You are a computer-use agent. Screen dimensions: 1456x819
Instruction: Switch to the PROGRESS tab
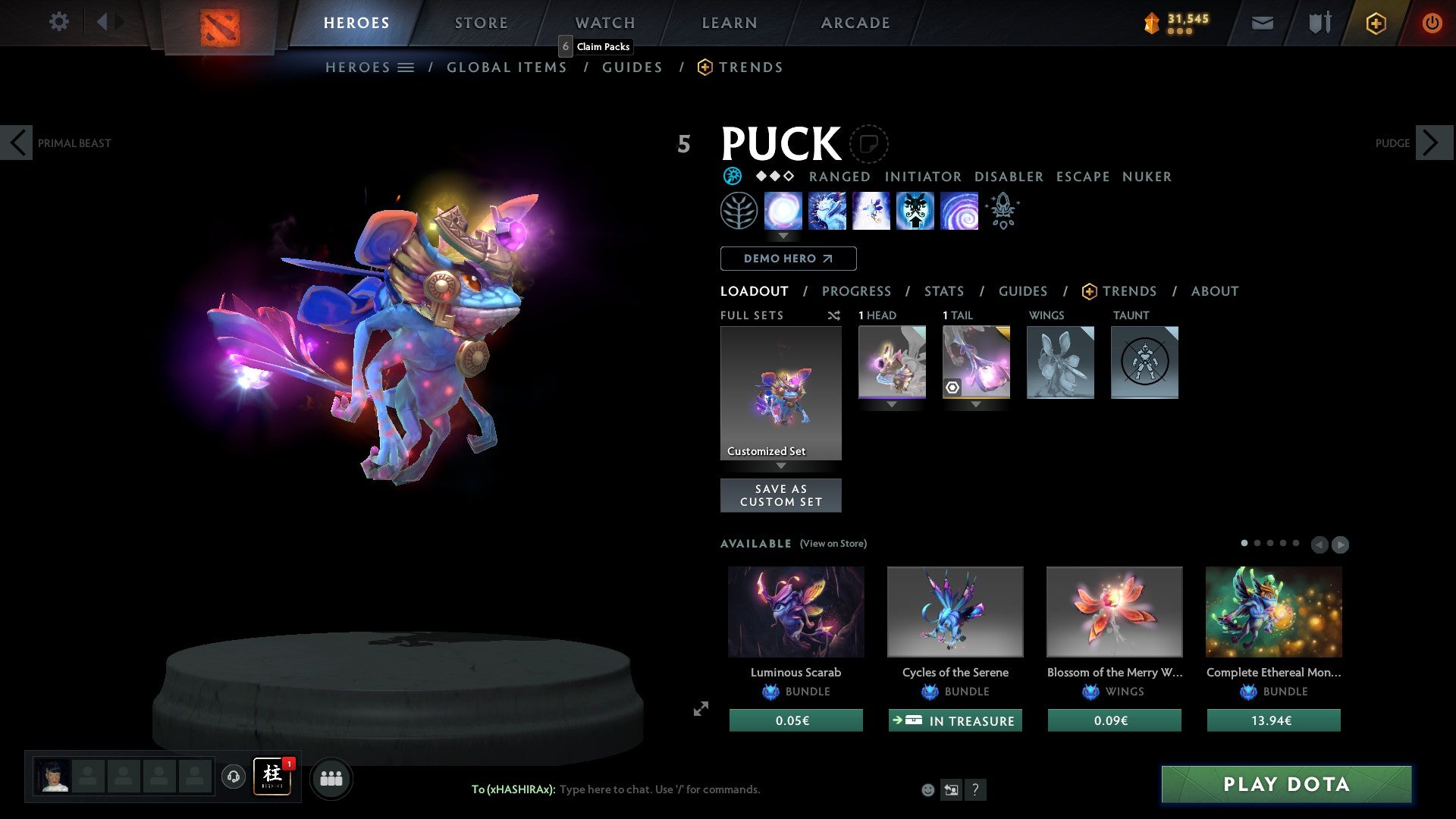click(x=857, y=291)
